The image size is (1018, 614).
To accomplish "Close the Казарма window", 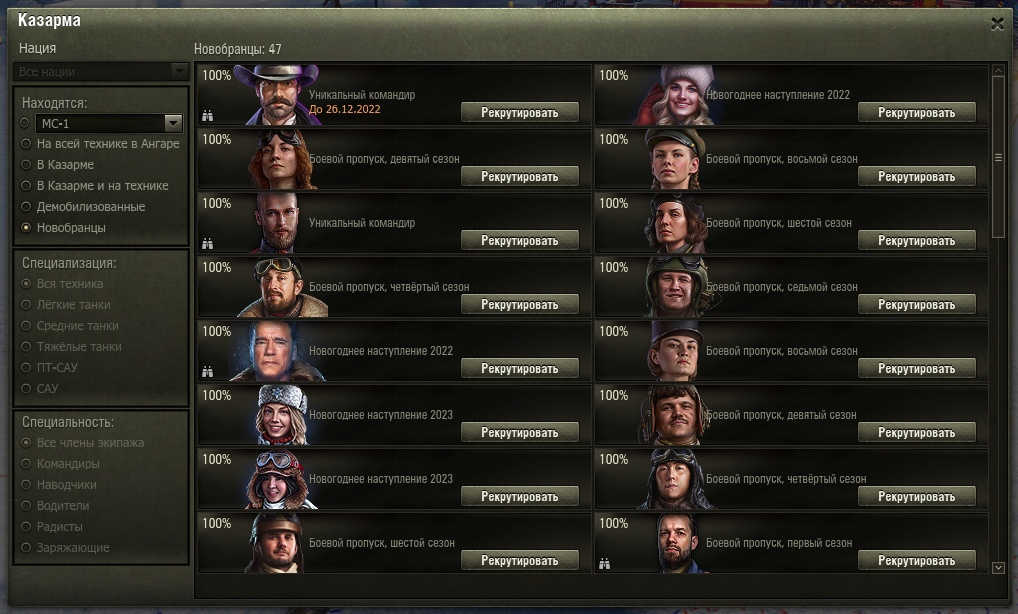I will (x=997, y=24).
